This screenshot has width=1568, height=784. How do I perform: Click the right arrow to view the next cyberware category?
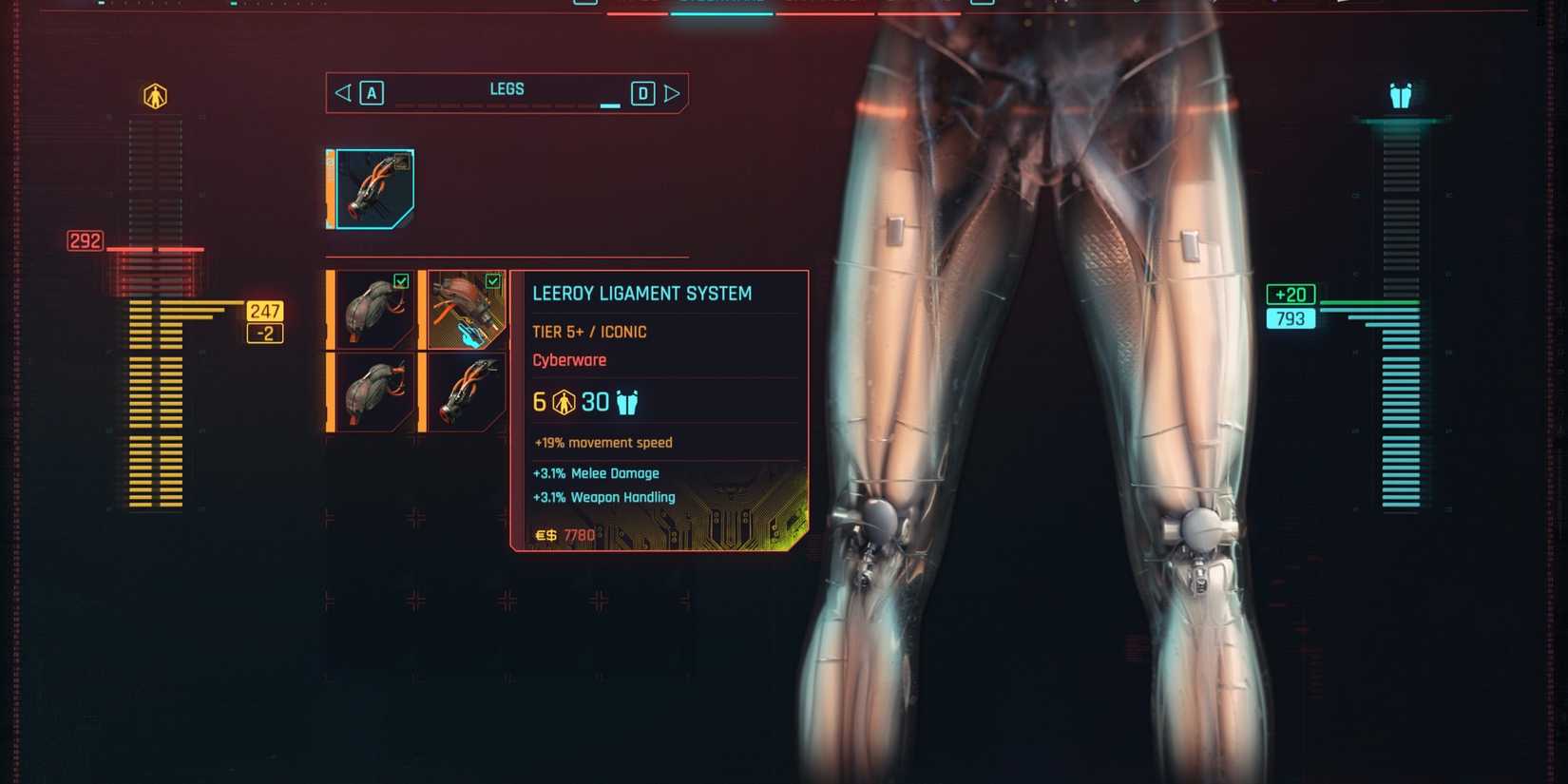tap(674, 92)
